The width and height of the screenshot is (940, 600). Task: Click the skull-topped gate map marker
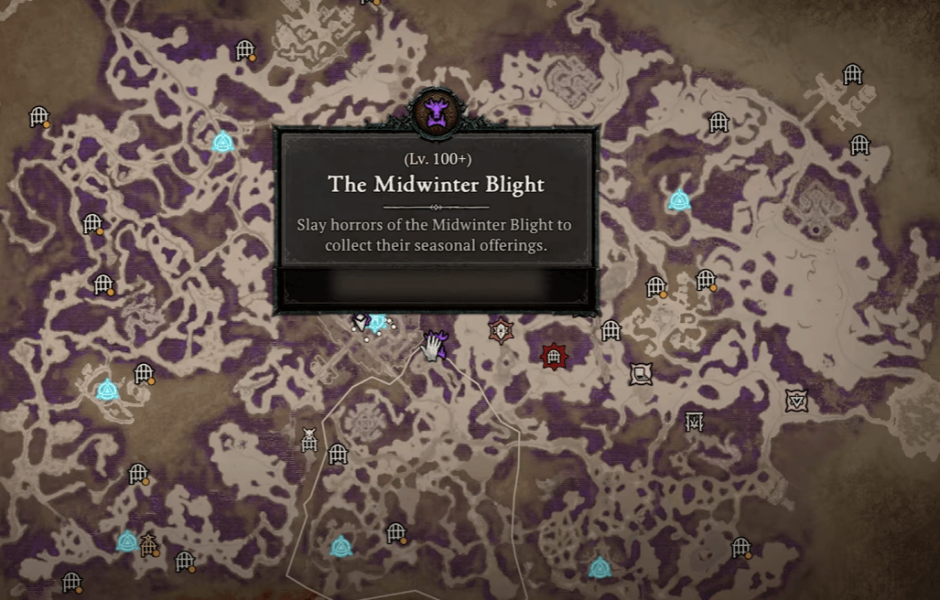coord(310,439)
